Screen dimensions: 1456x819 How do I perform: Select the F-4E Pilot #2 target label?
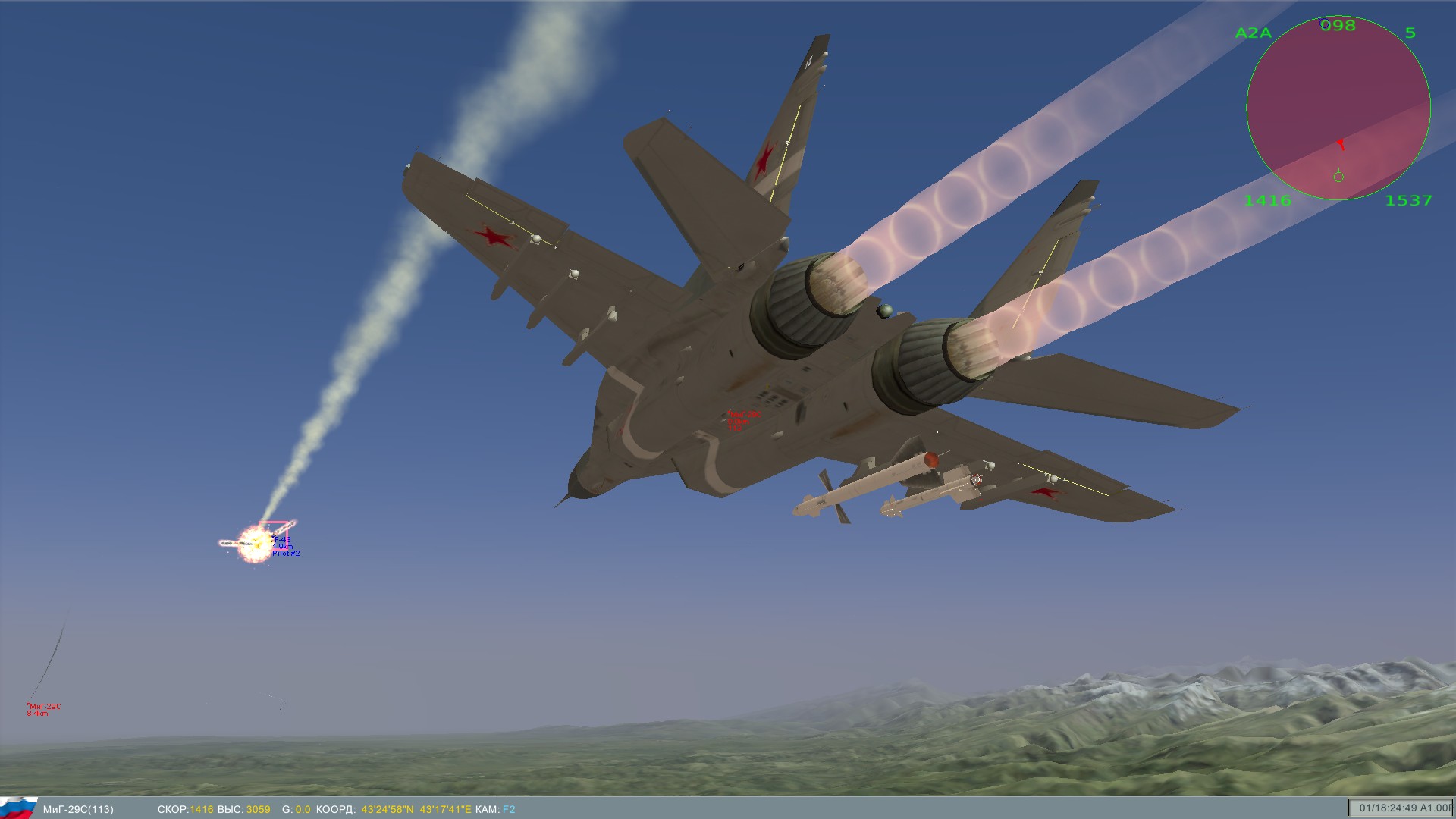tap(285, 547)
